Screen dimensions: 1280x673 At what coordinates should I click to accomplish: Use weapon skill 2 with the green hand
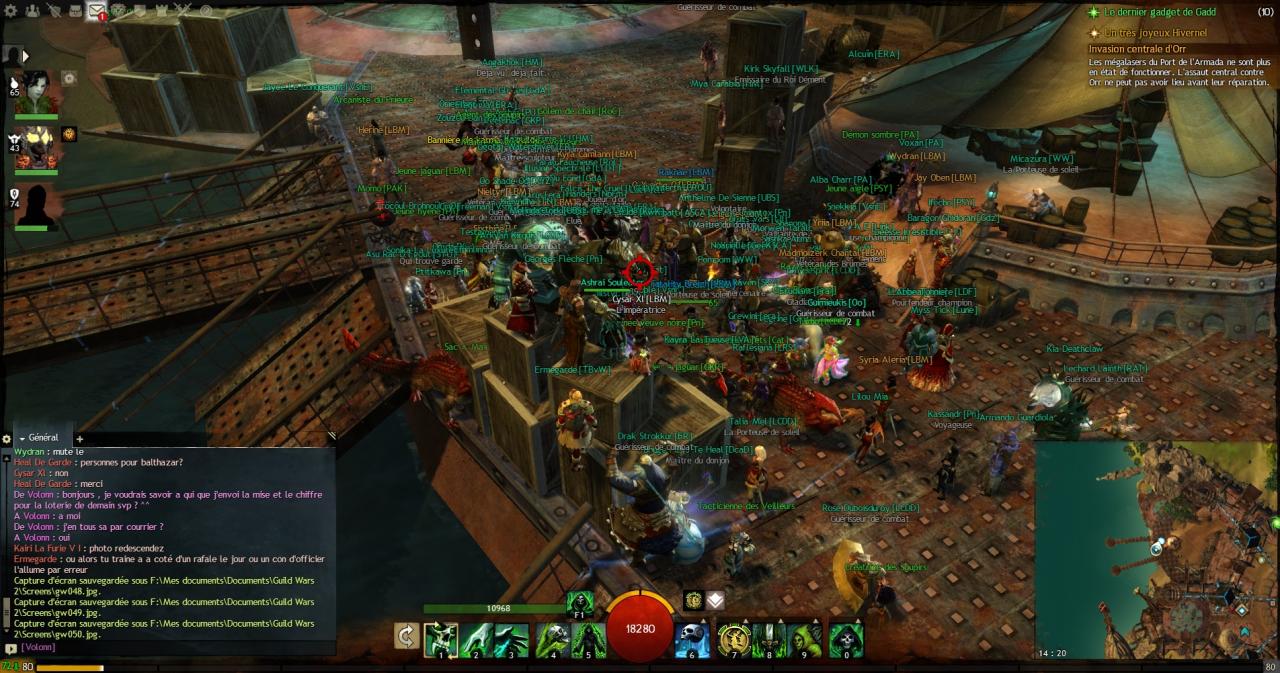click(477, 640)
